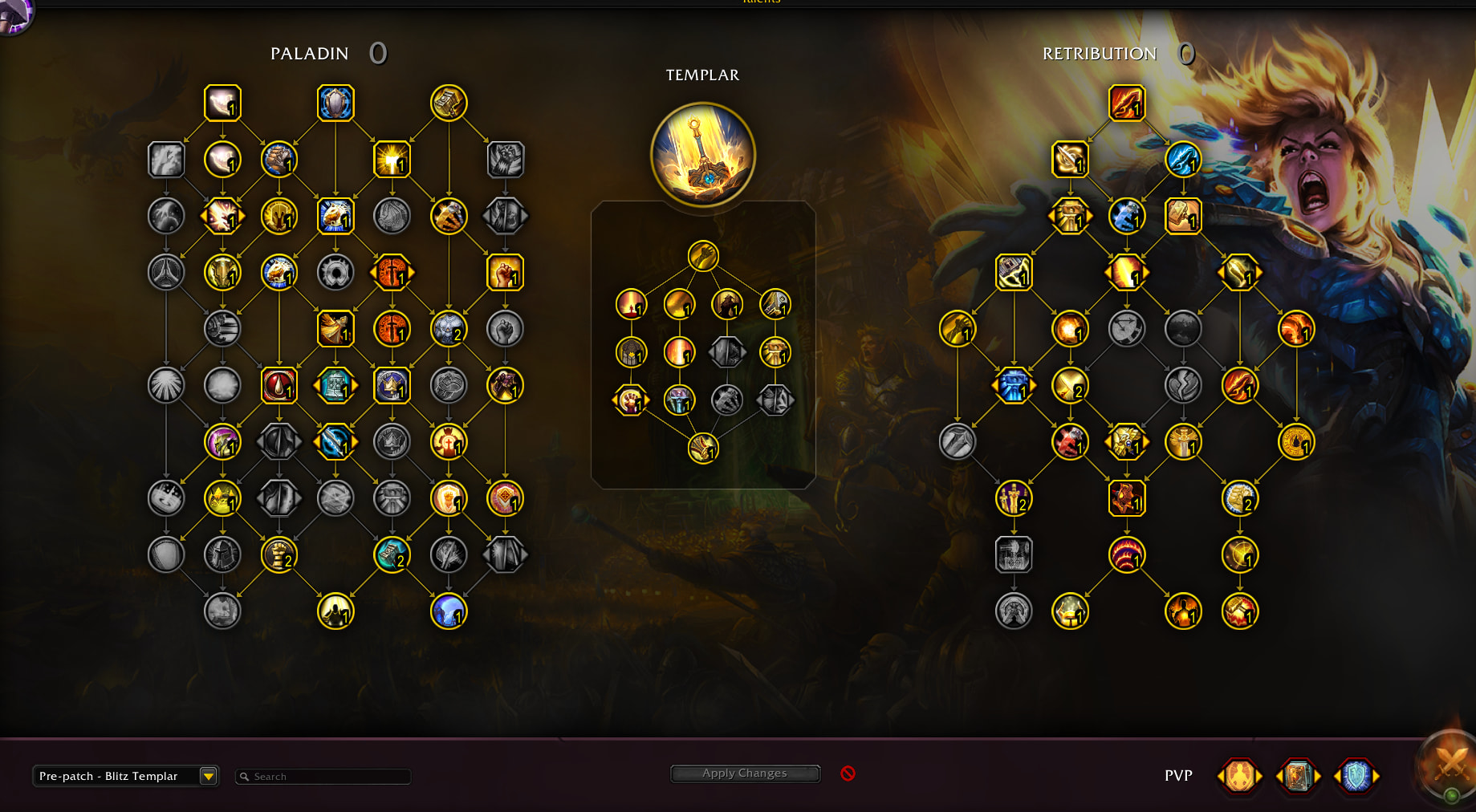Choose the golden hammer talent atop Paladin tree

pos(449,103)
